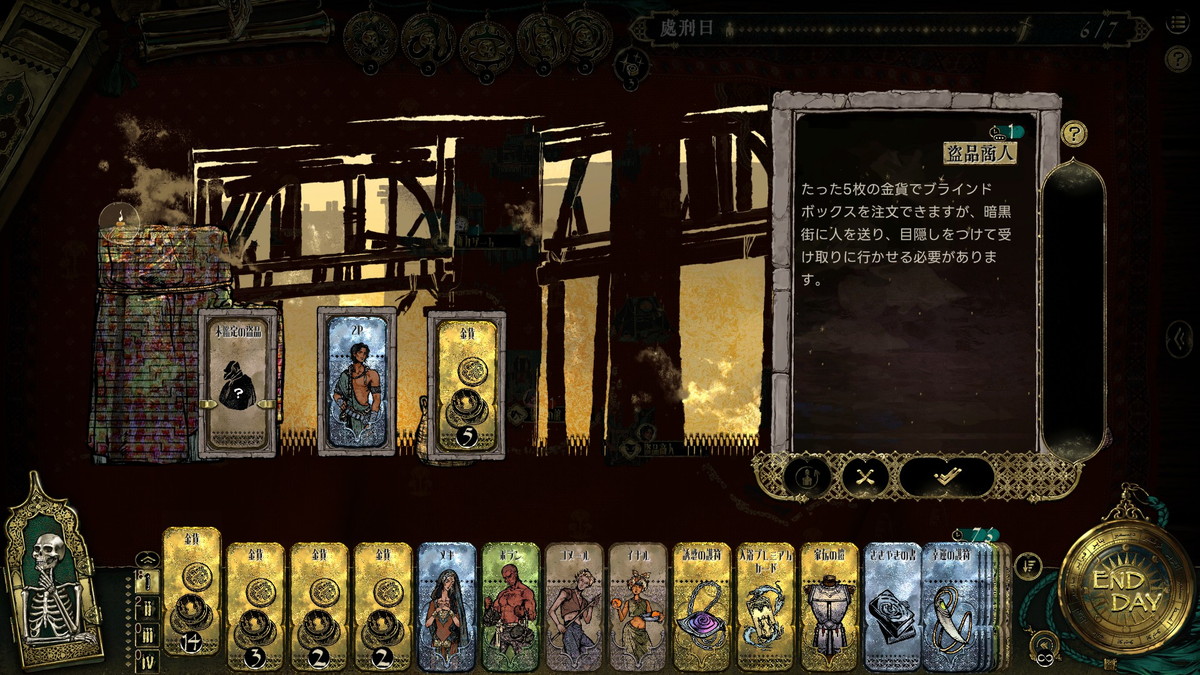Confirm the event with the checkmark button

pos(946,477)
